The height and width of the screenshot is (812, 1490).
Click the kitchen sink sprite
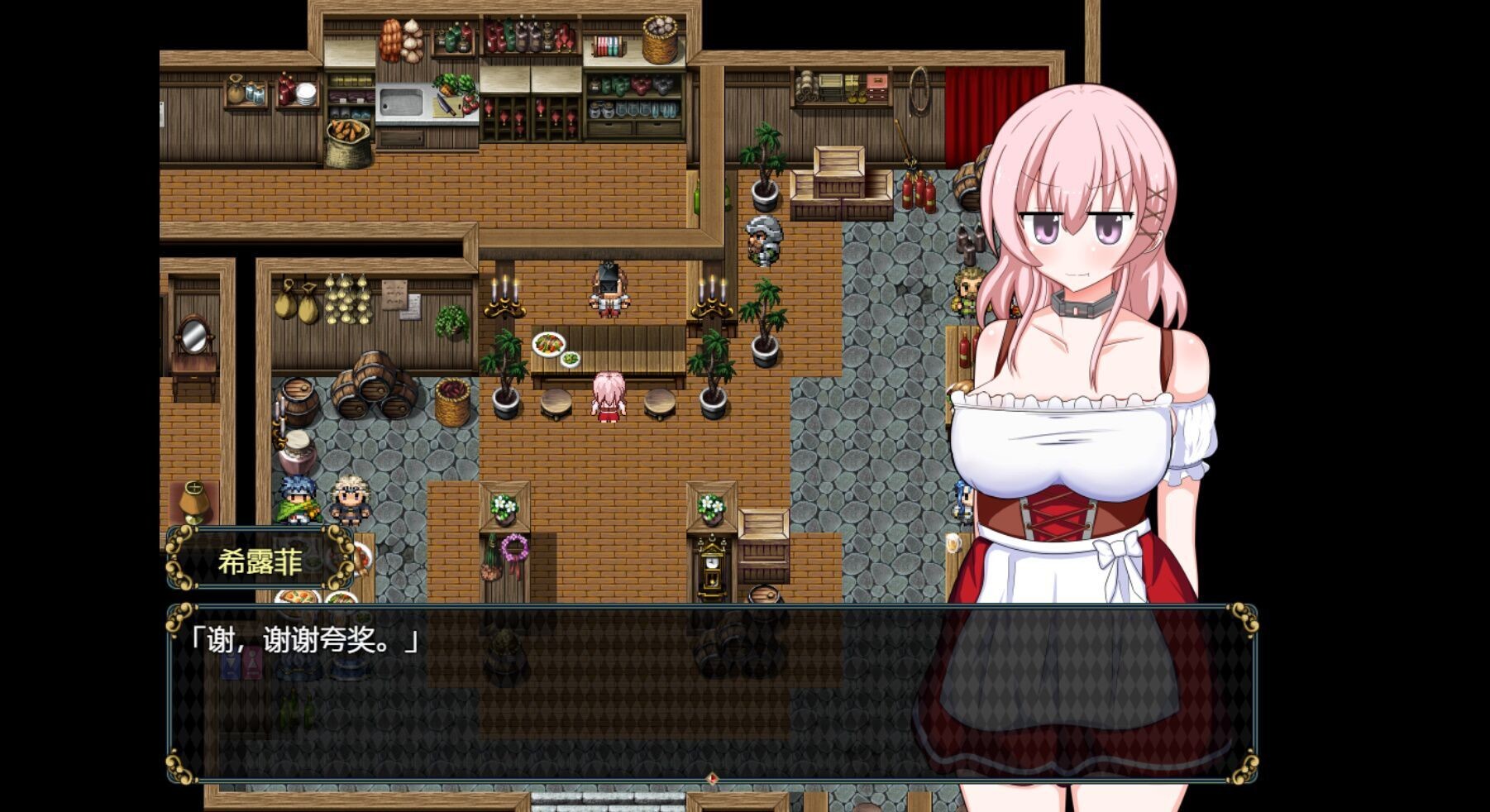pyautogui.click(x=403, y=103)
